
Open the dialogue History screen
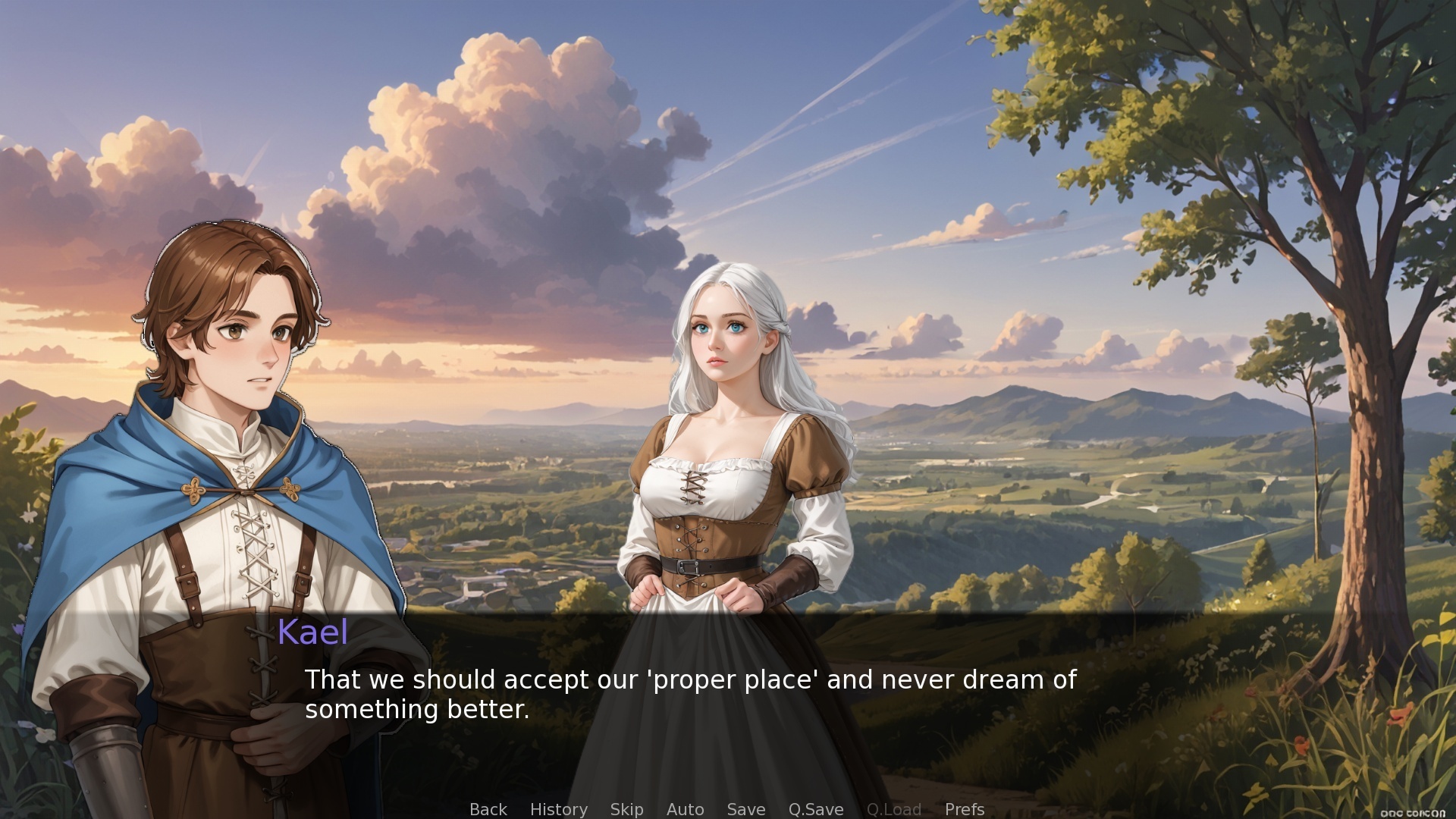coord(558,809)
